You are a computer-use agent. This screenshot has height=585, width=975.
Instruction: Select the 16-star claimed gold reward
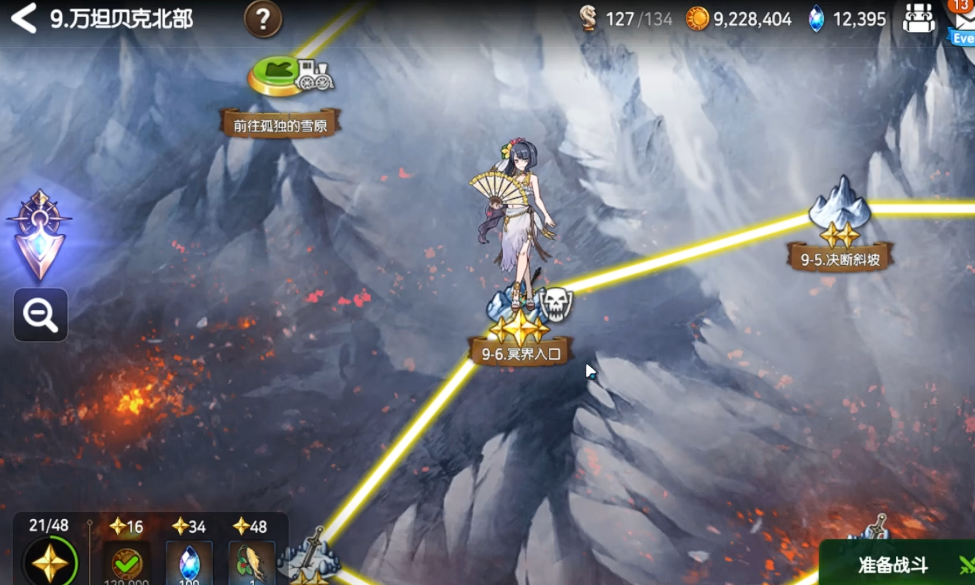click(x=126, y=562)
